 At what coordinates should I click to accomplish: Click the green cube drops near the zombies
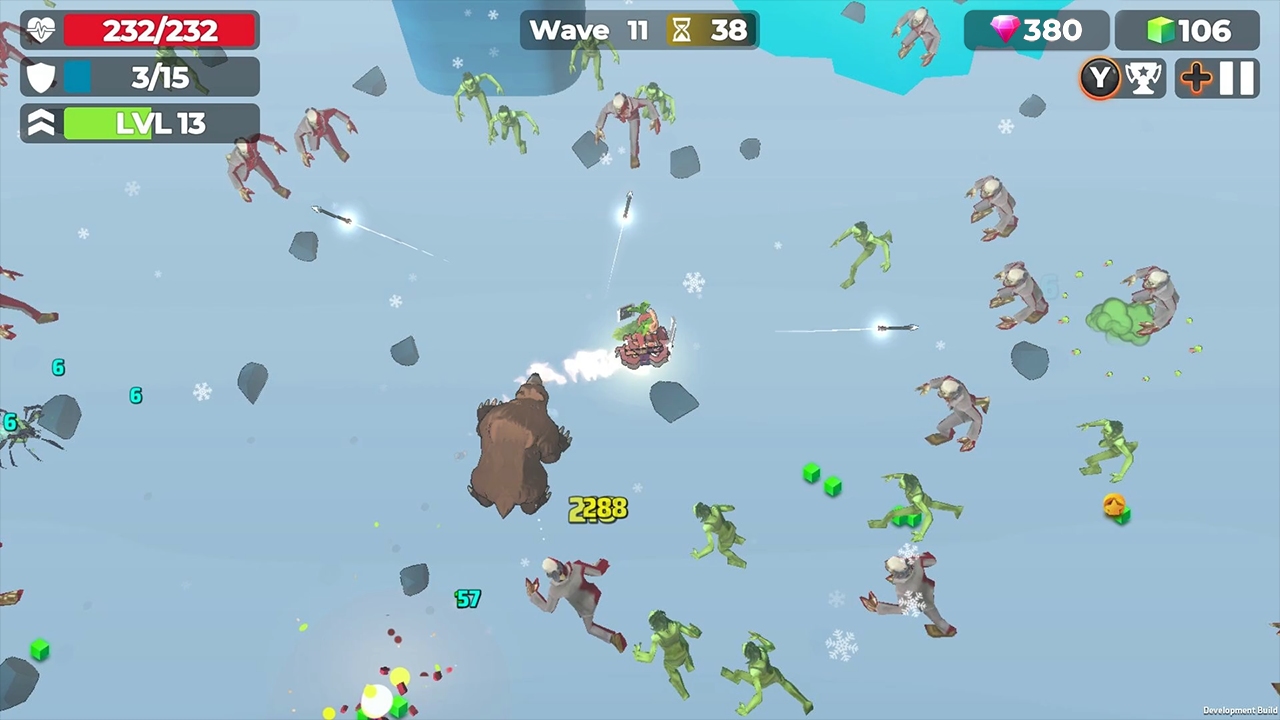(x=820, y=481)
